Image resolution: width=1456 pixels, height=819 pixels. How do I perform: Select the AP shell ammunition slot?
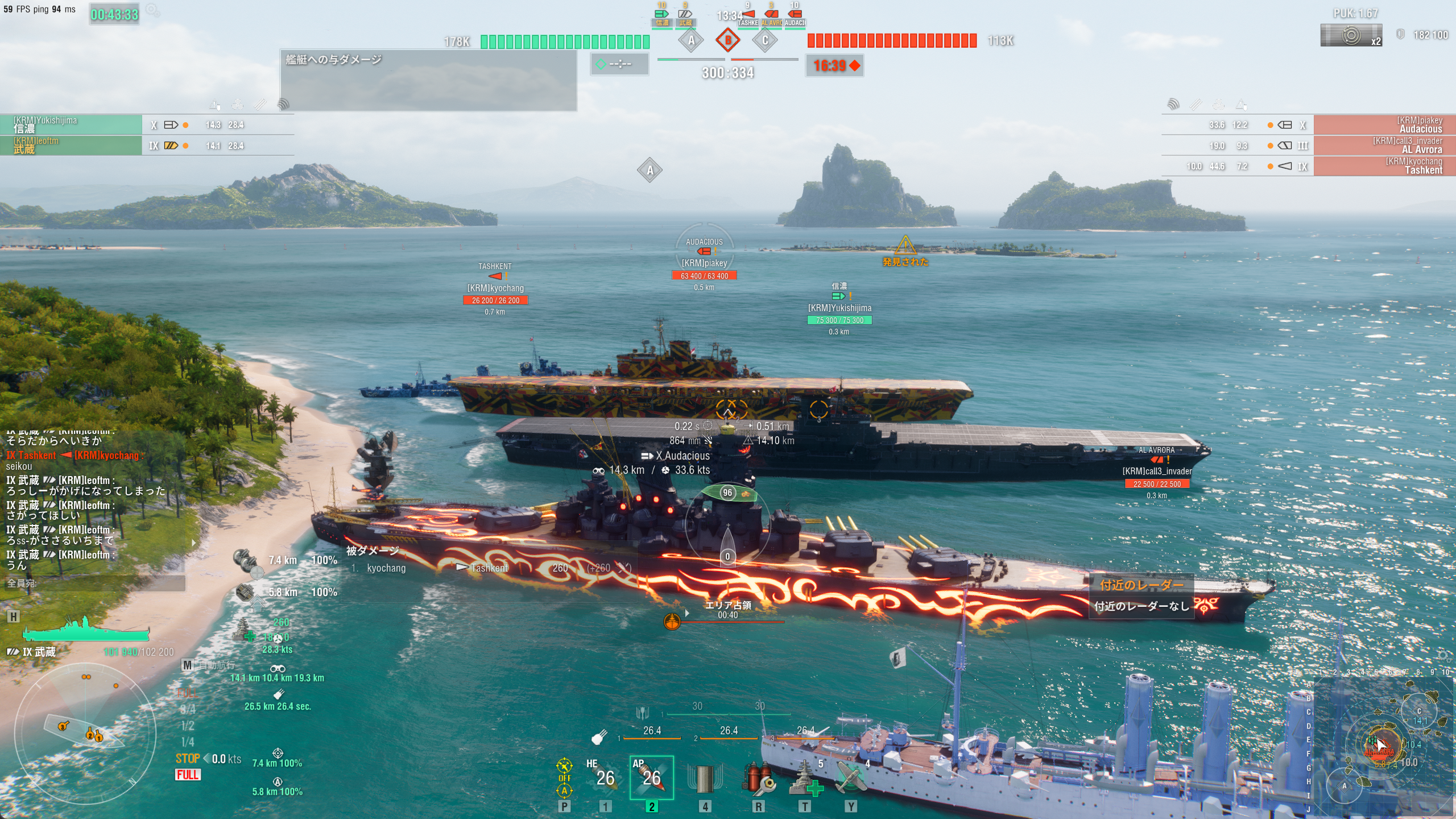[651, 777]
